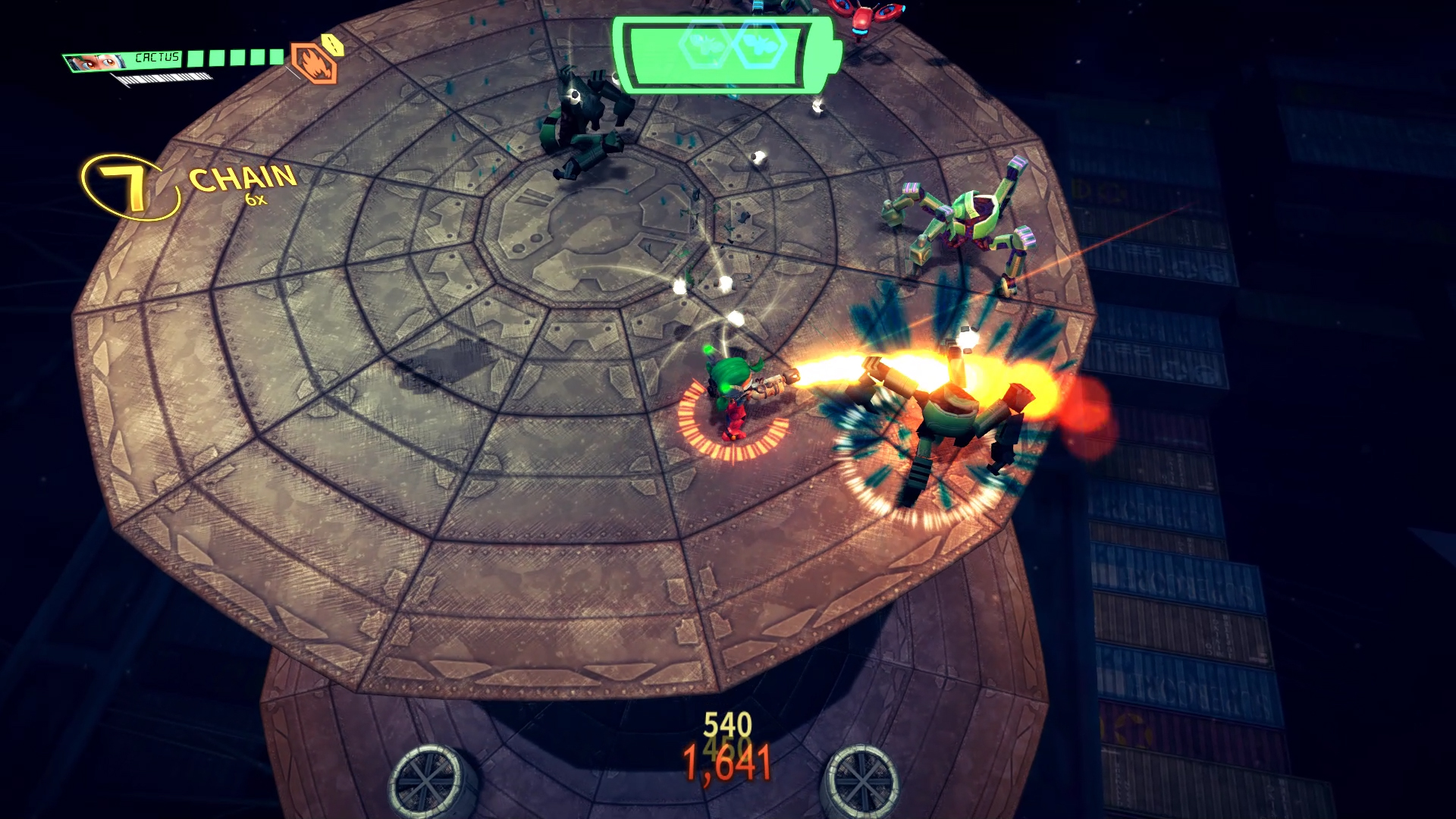The width and height of the screenshot is (1456, 819).
Task: Click the Cactus character portrait
Action: [x=96, y=61]
